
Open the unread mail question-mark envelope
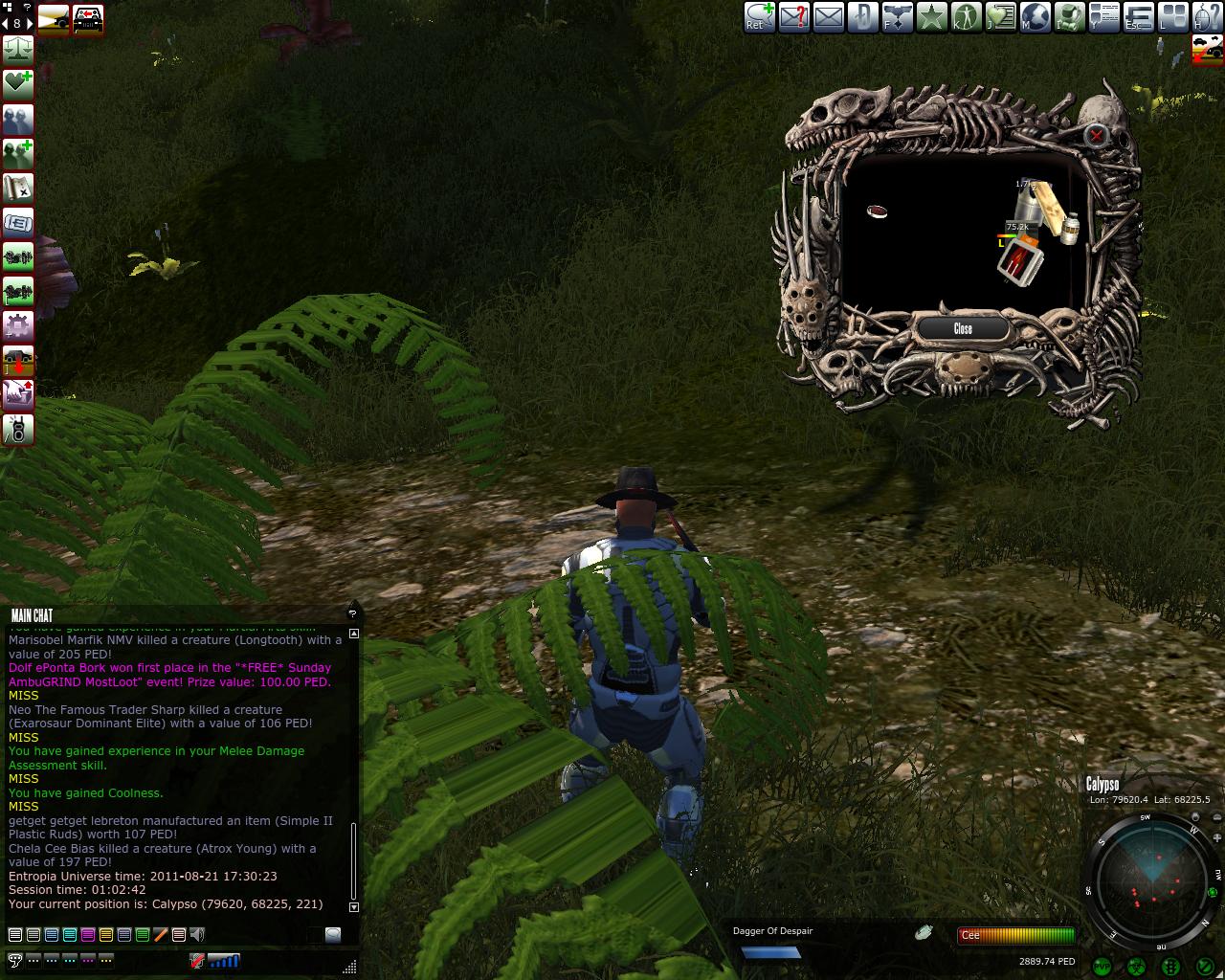[794, 16]
